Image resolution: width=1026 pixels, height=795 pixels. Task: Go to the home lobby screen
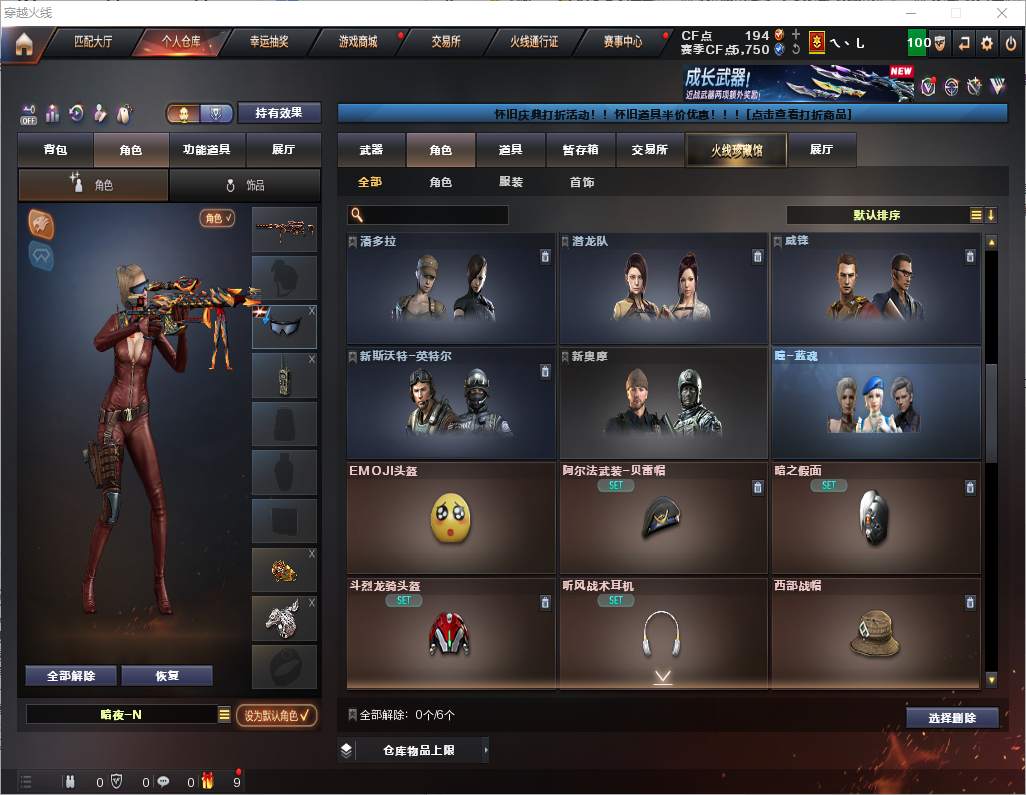point(23,43)
